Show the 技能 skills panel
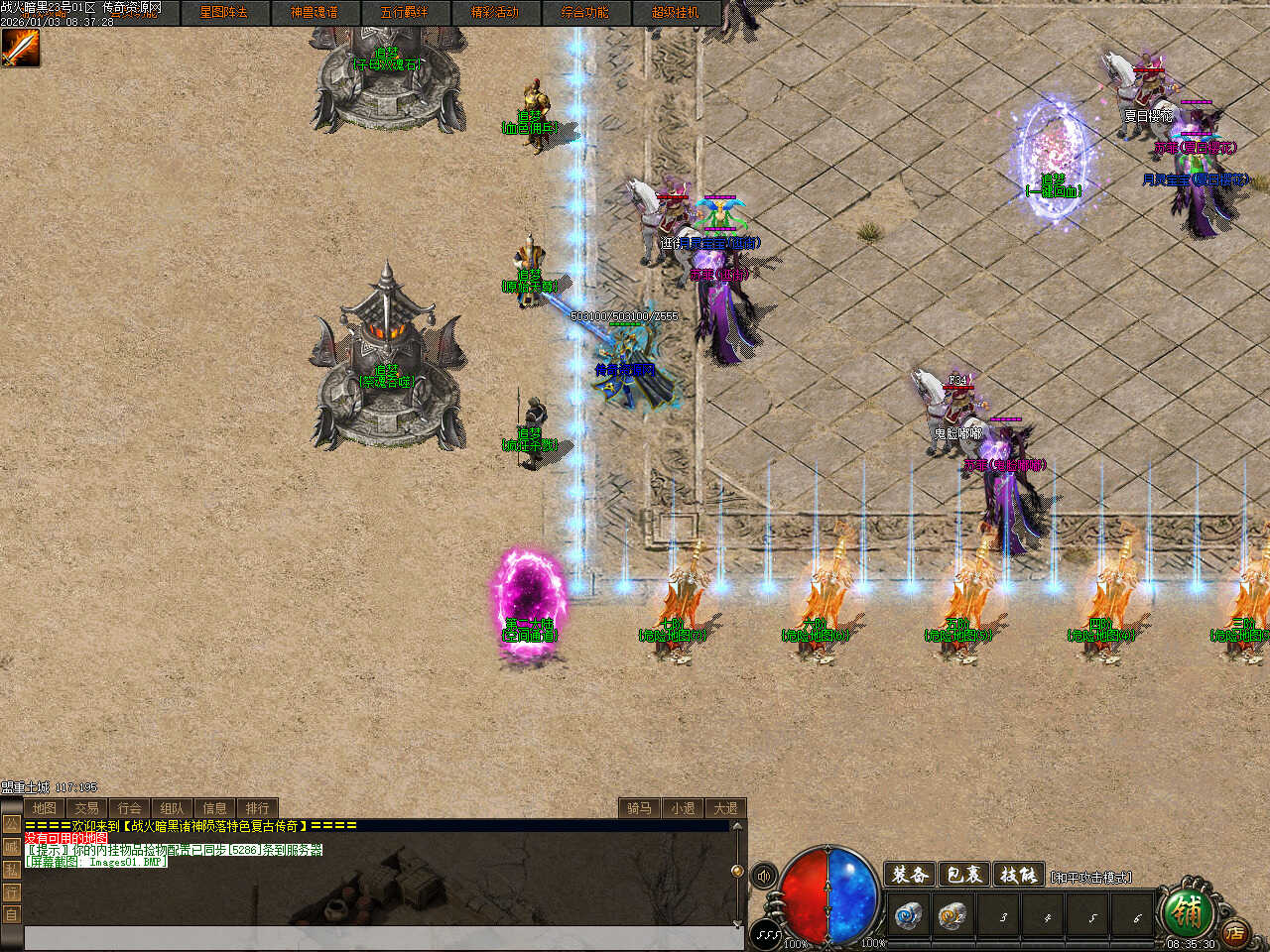The width and height of the screenshot is (1270, 952). pos(1017,875)
